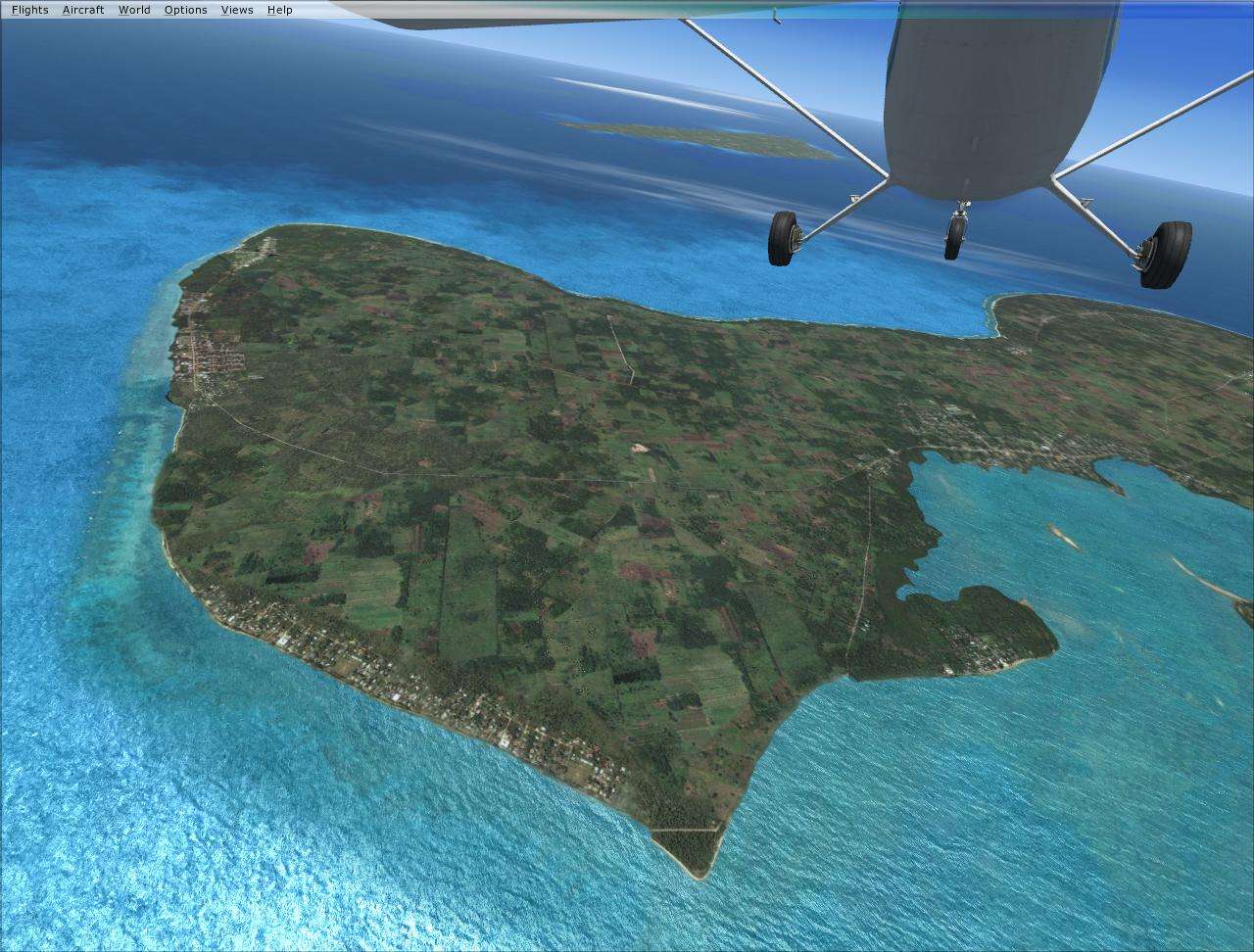Open the Options dropdown menu
This screenshot has height=952, width=1254.
184,9
